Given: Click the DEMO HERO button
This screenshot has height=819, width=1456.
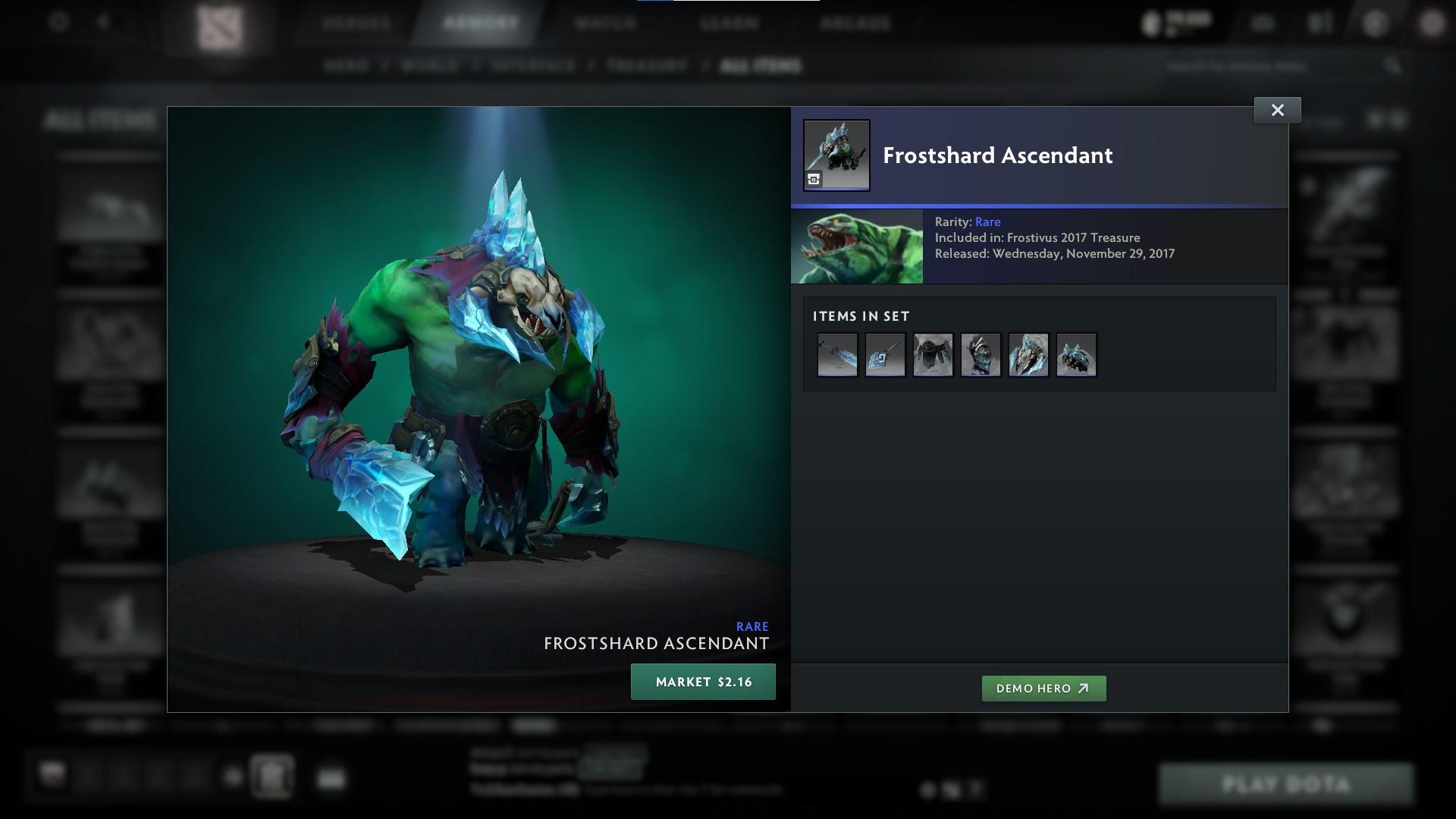Looking at the screenshot, I should point(1043,689).
